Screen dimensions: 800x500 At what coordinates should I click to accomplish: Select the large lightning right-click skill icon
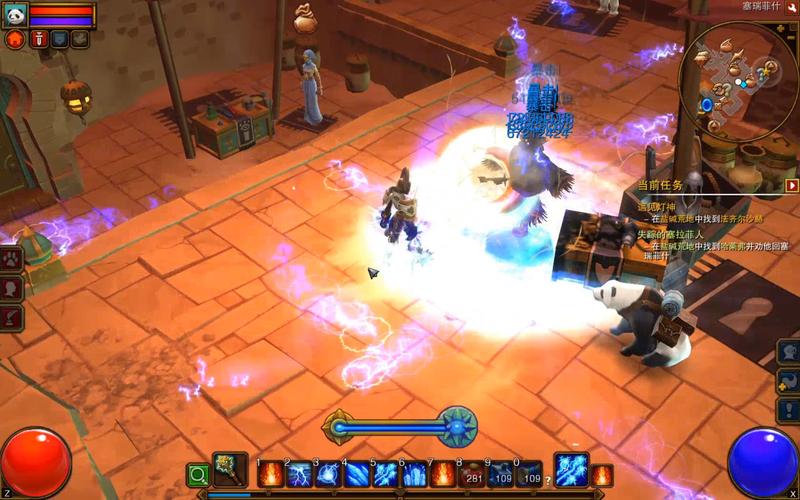571,470
